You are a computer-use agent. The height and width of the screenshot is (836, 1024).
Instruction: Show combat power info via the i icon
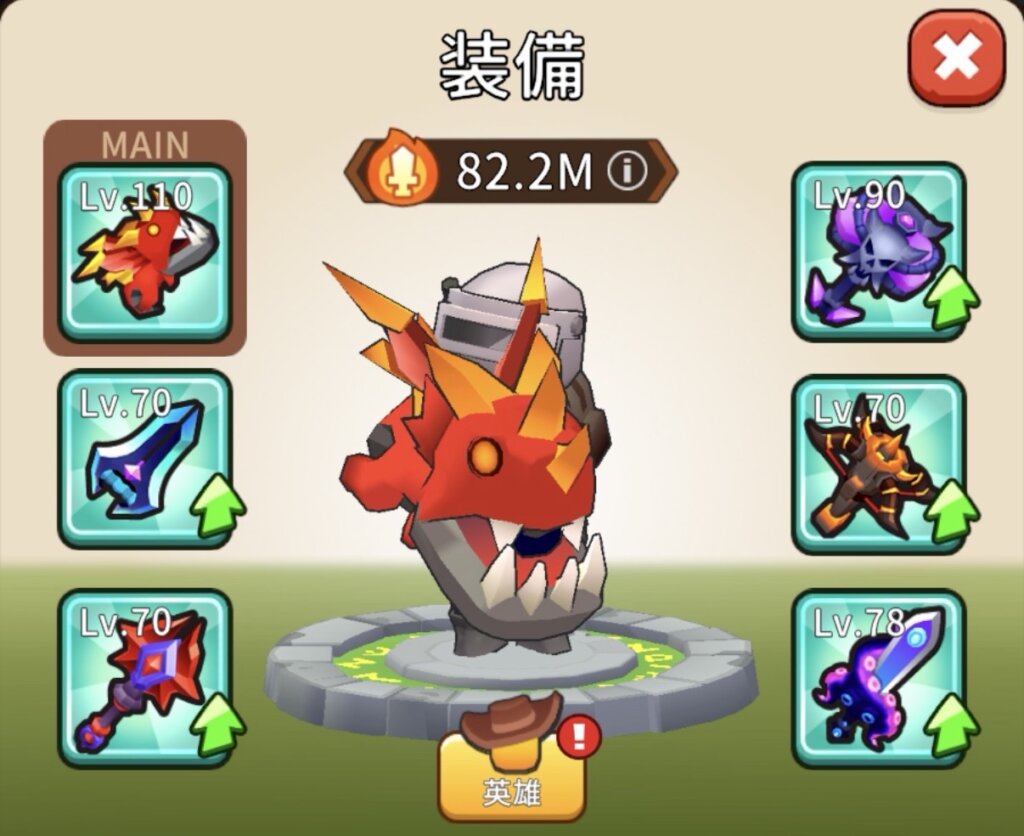coord(627,173)
